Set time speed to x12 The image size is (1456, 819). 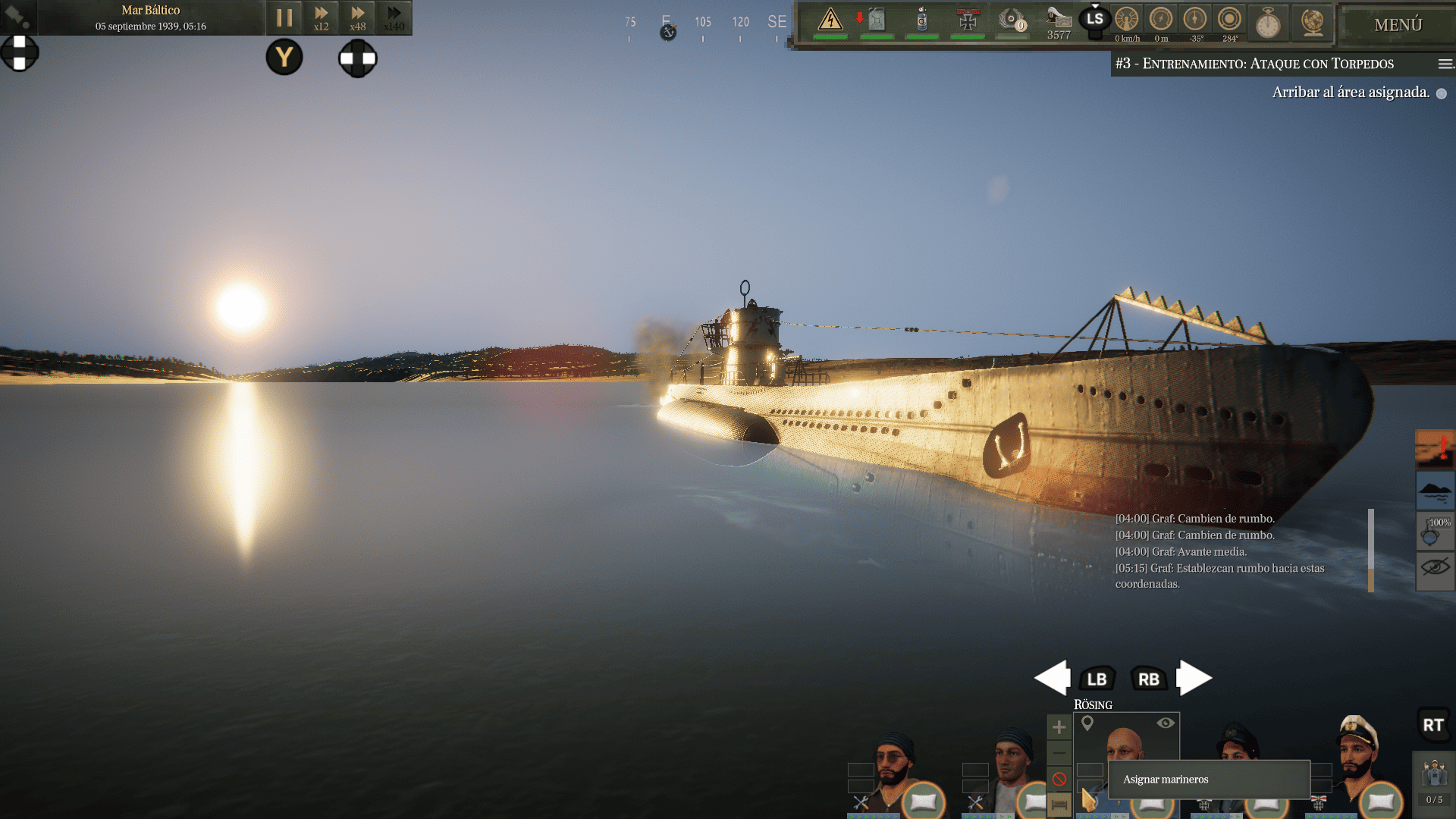tap(322, 17)
